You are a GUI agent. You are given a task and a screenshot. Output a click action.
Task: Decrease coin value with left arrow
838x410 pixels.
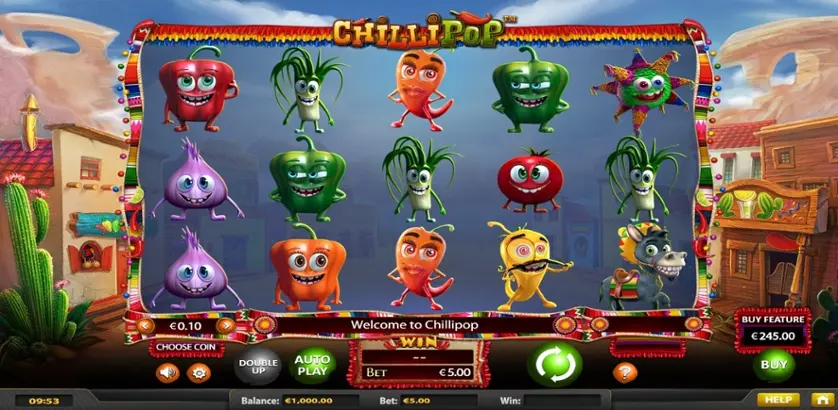tap(145, 325)
